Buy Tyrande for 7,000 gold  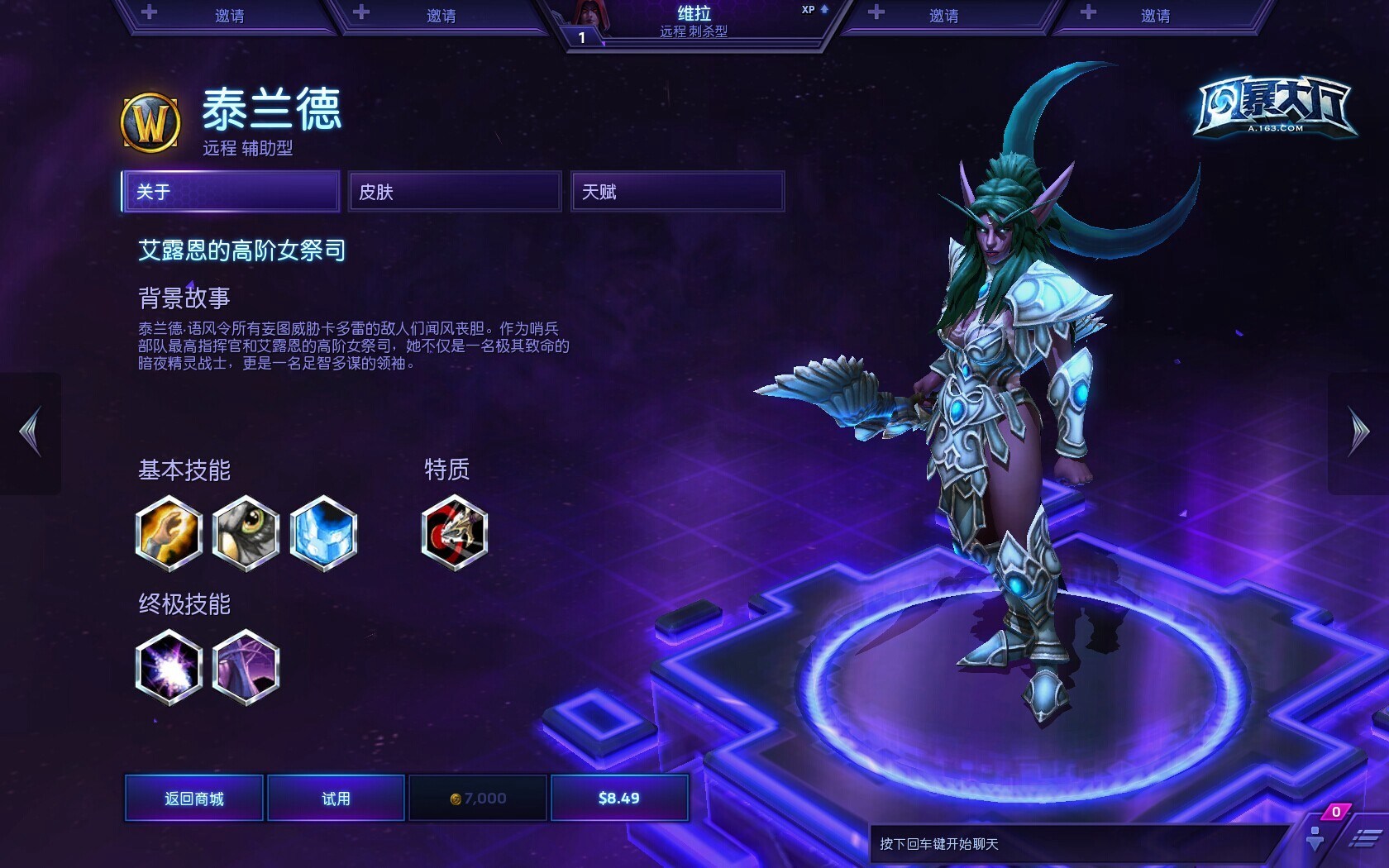click(x=478, y=798)
